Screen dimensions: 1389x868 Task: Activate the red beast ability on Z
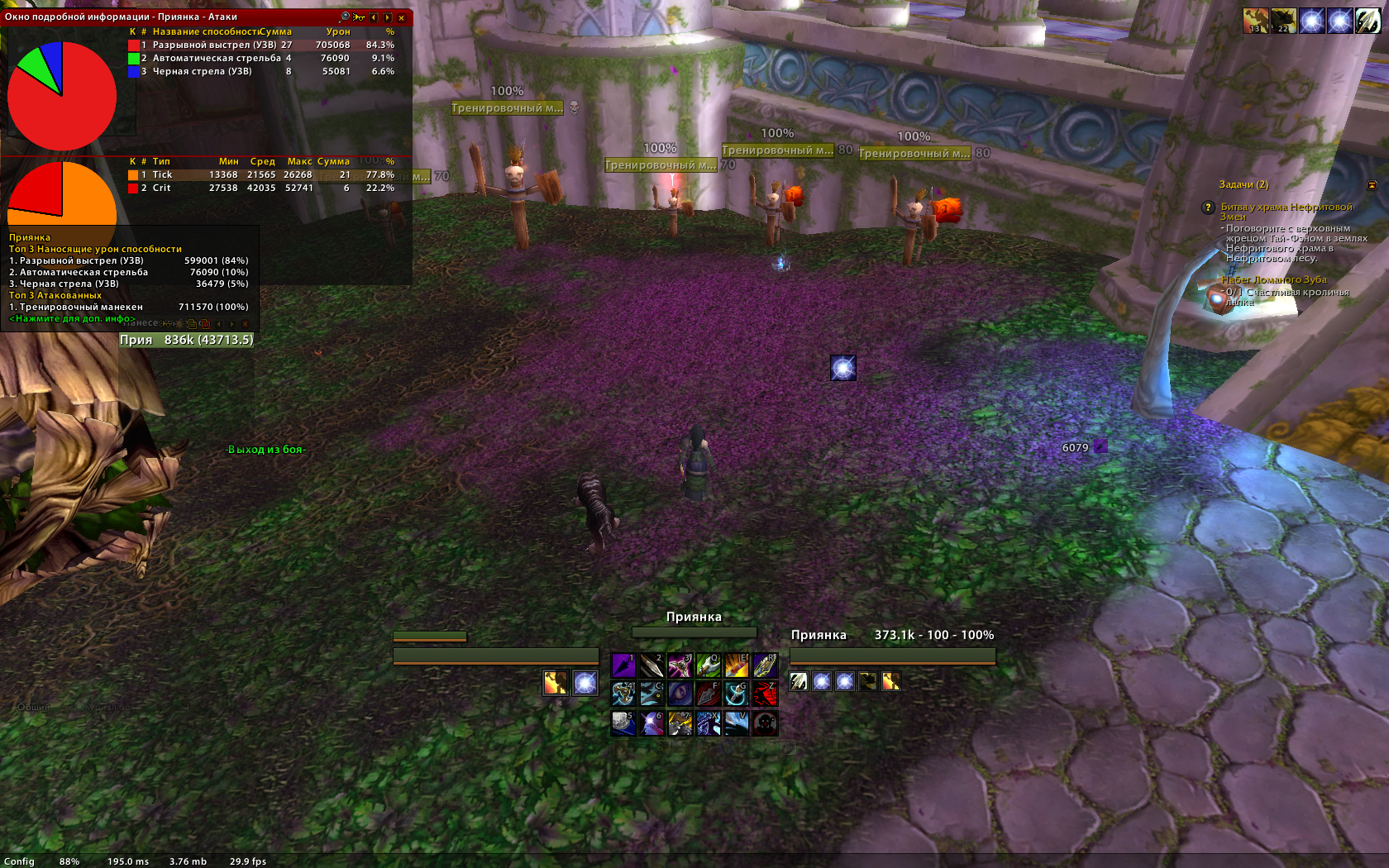(x=765, y=694)
